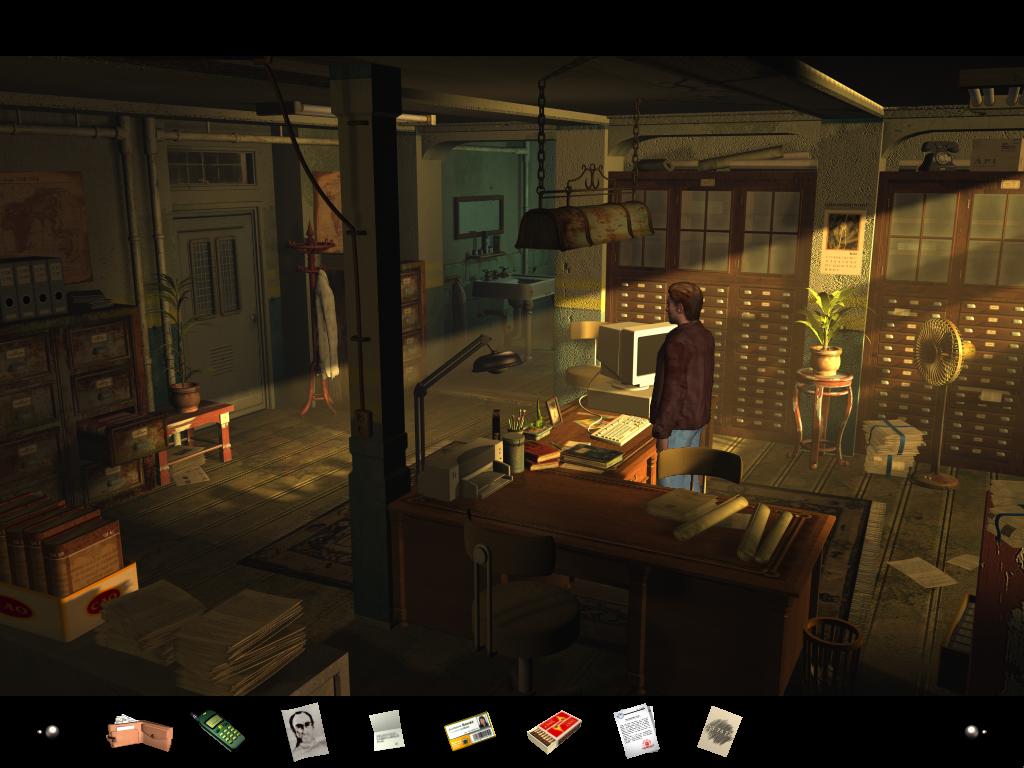Open the document with the red seal

(x=636, y=730)
